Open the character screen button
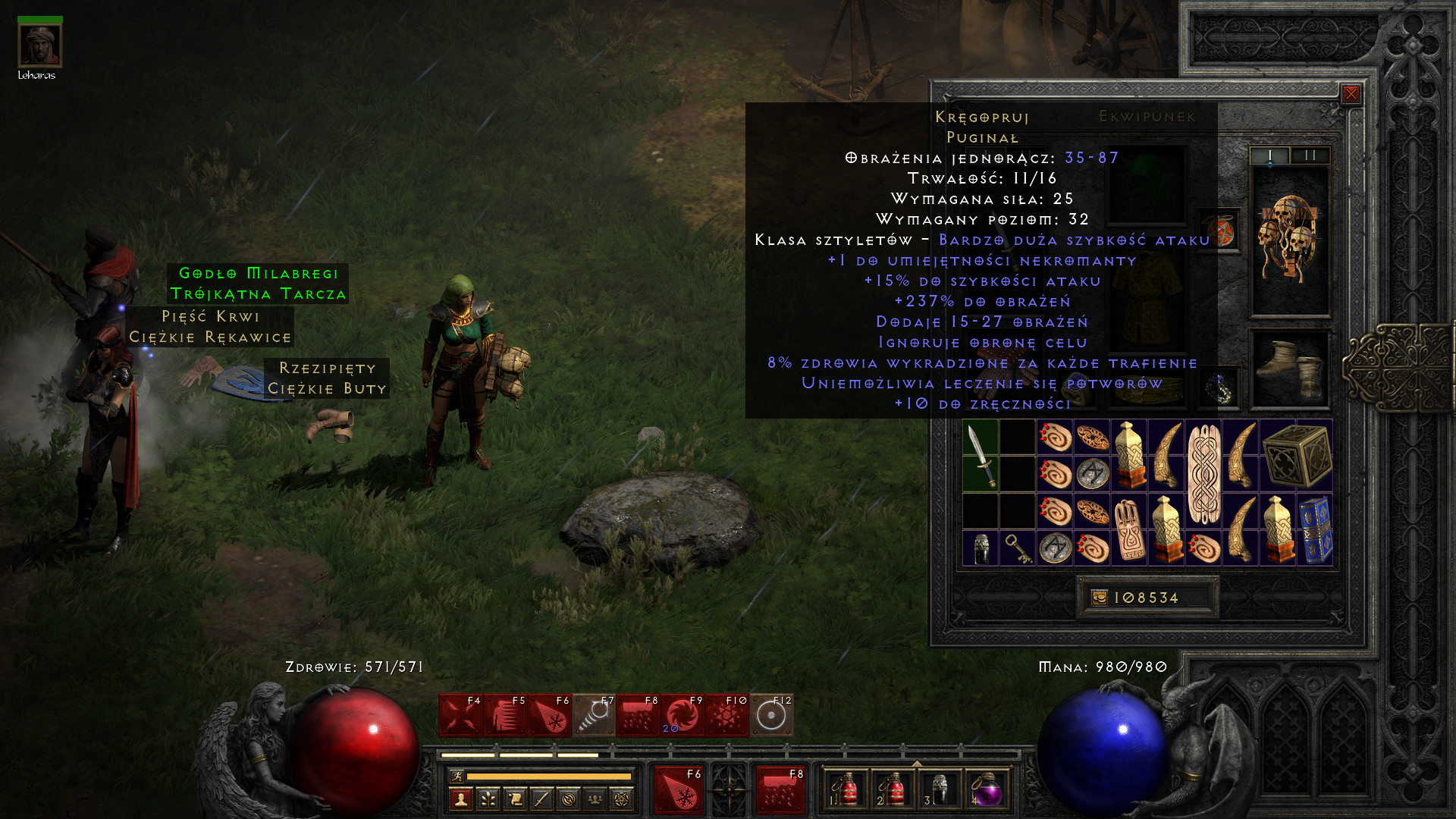Screen dimensions: 1456x819 pyautogui.click(x=460, y=799)
